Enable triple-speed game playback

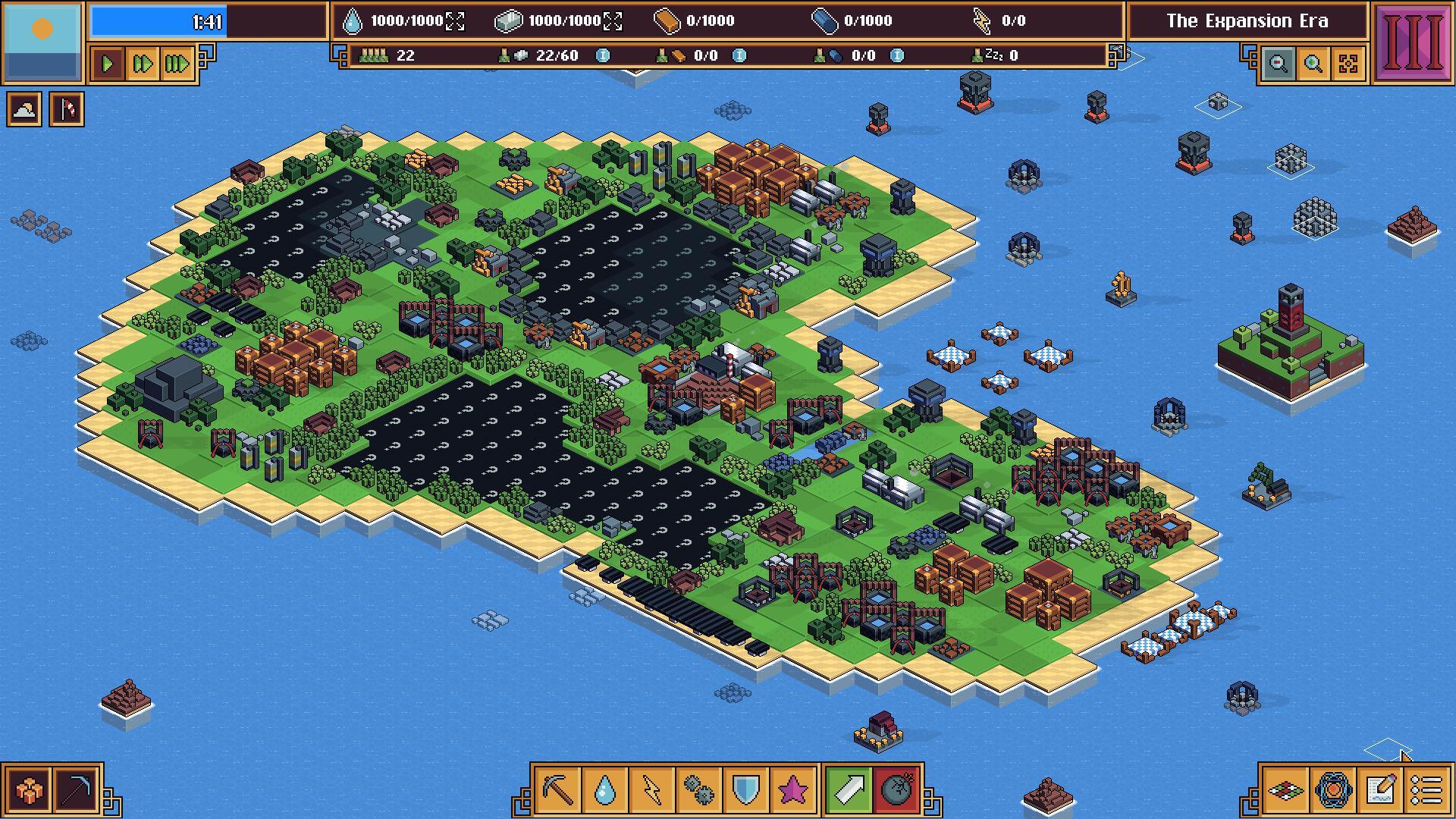177,64
